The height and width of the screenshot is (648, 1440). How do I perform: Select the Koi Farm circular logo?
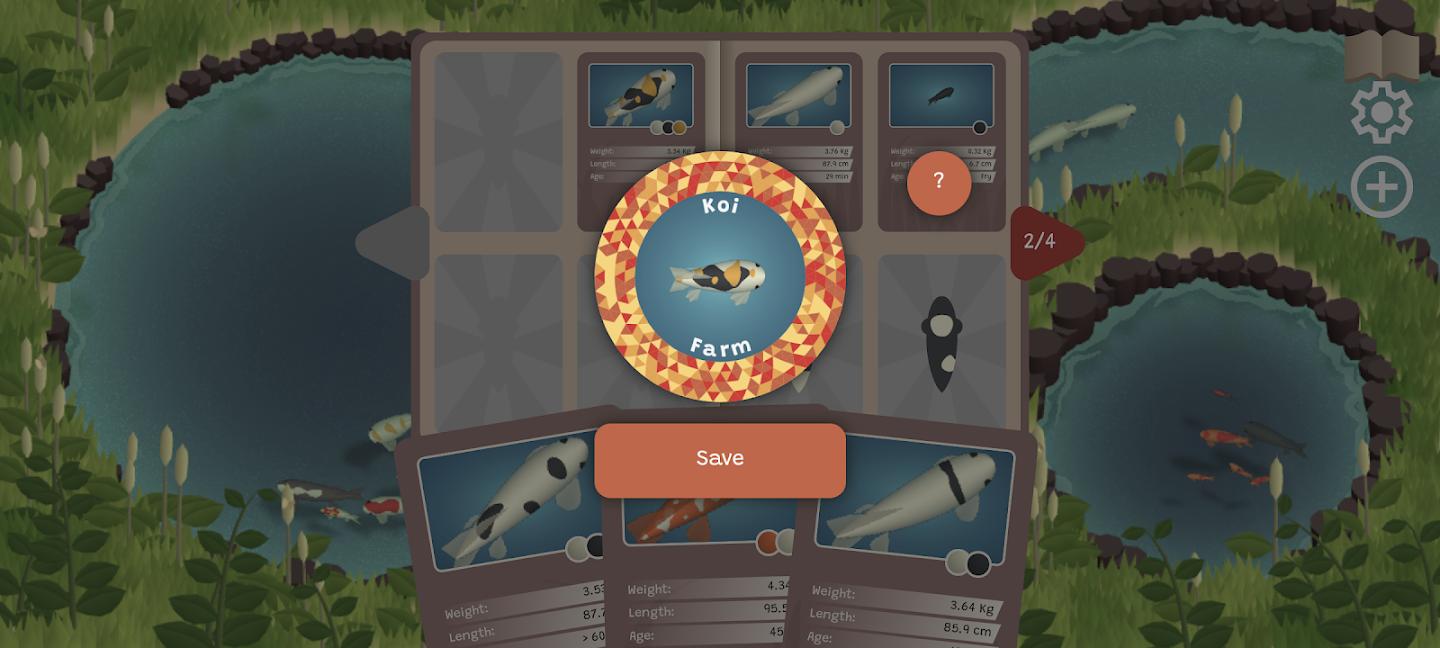720,276
